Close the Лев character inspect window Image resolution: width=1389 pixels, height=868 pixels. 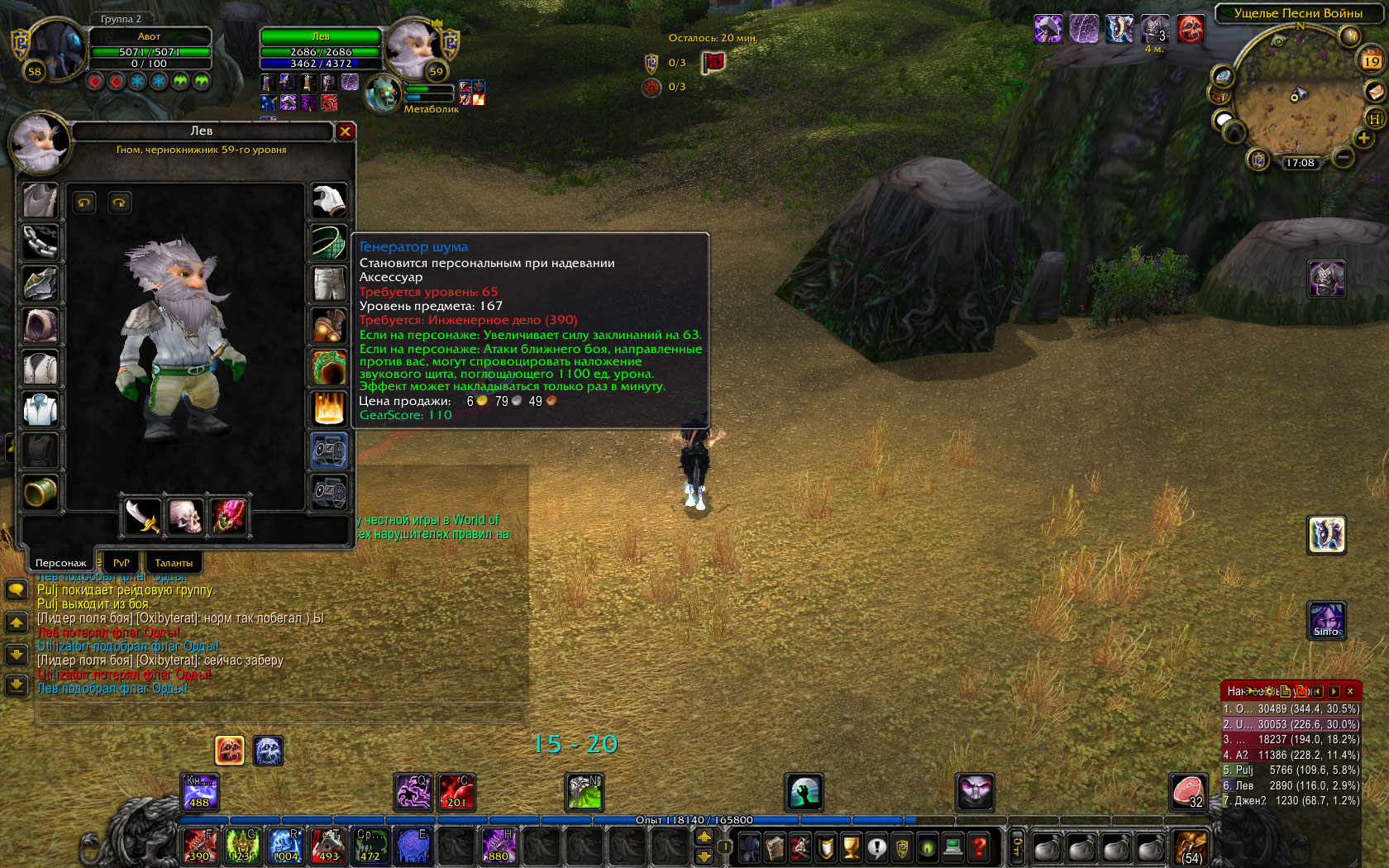click(345, 131)
